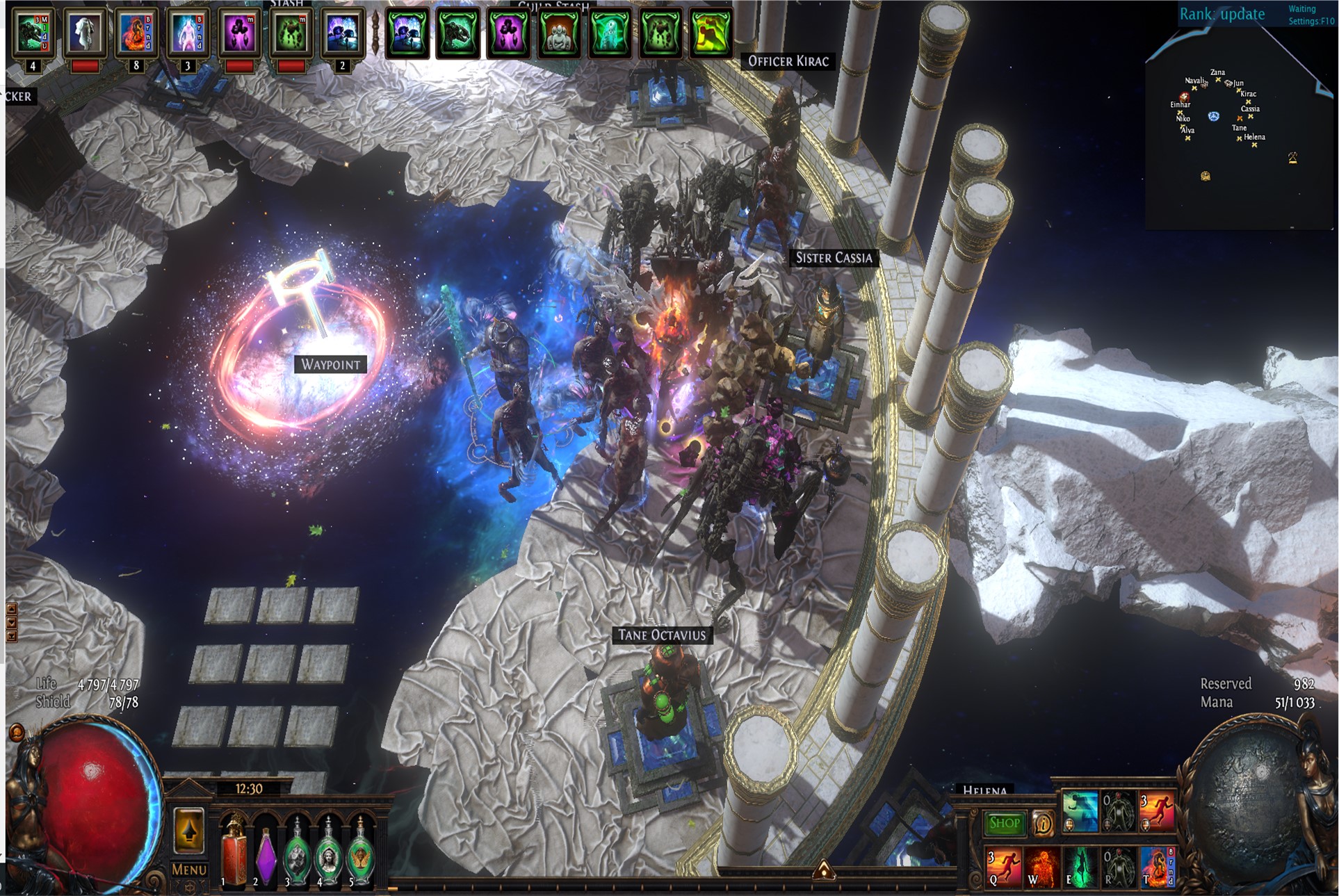The image size is (1339, 896).
Task: Click the Rank update overlay text
Action: [1222, 14]
